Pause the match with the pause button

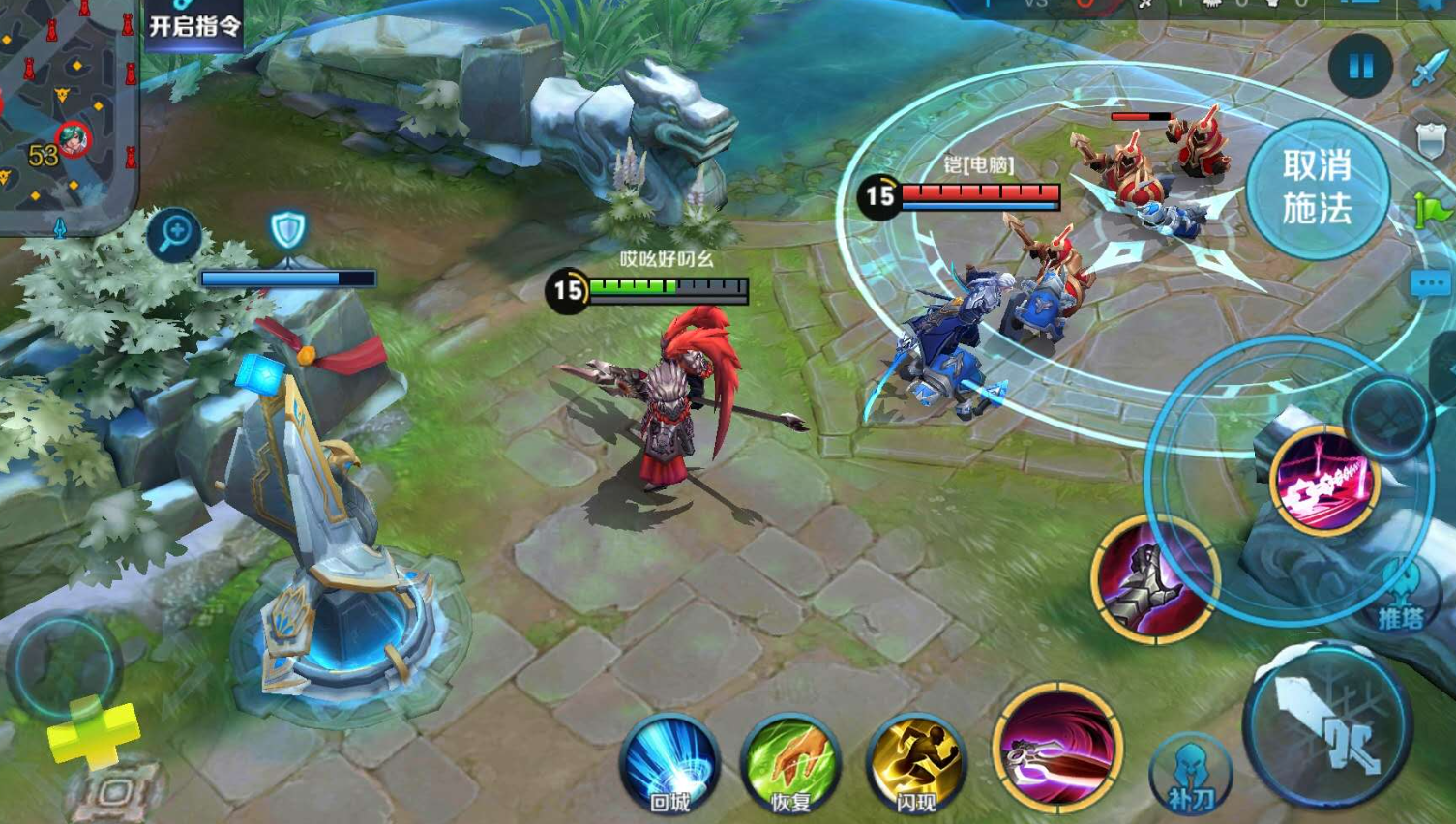1360,66
